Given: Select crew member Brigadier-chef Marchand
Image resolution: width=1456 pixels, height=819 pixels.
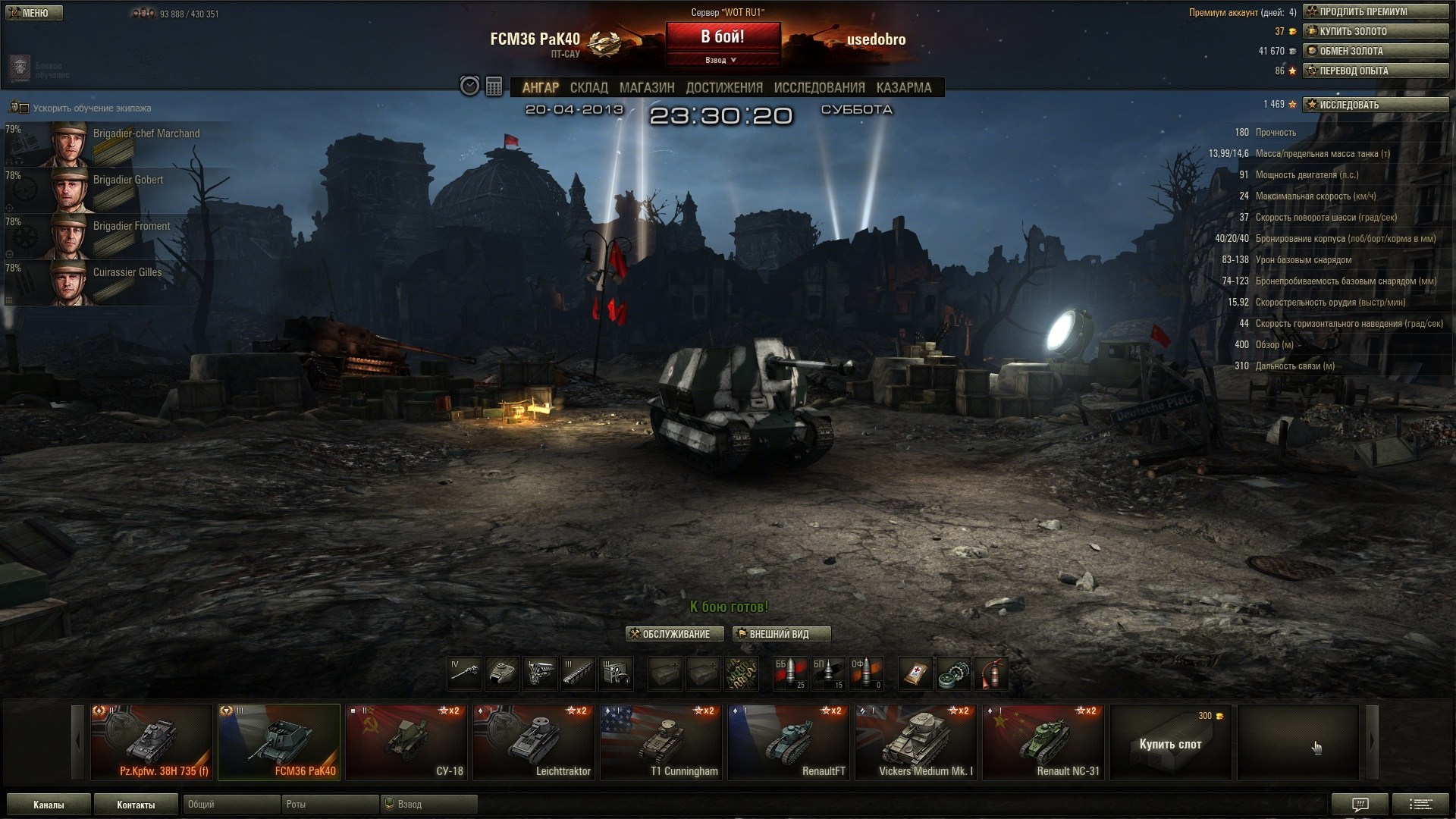Looking at the screenshot, I should tap(114, 143).
